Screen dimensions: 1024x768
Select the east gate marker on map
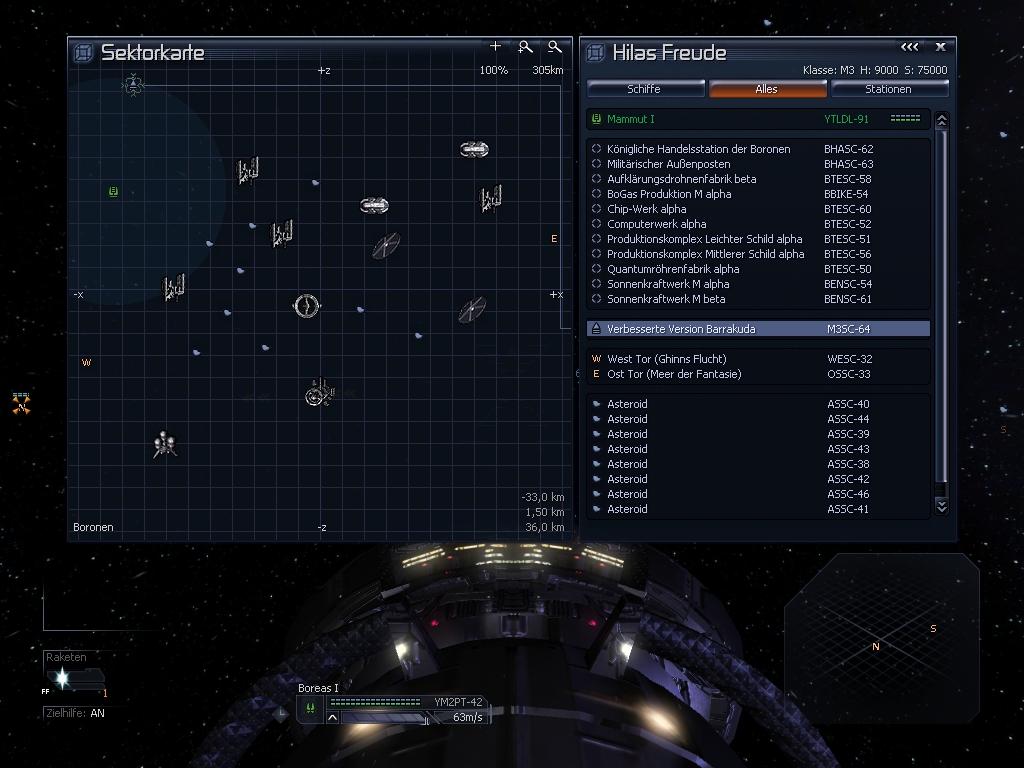pos(554,239)
